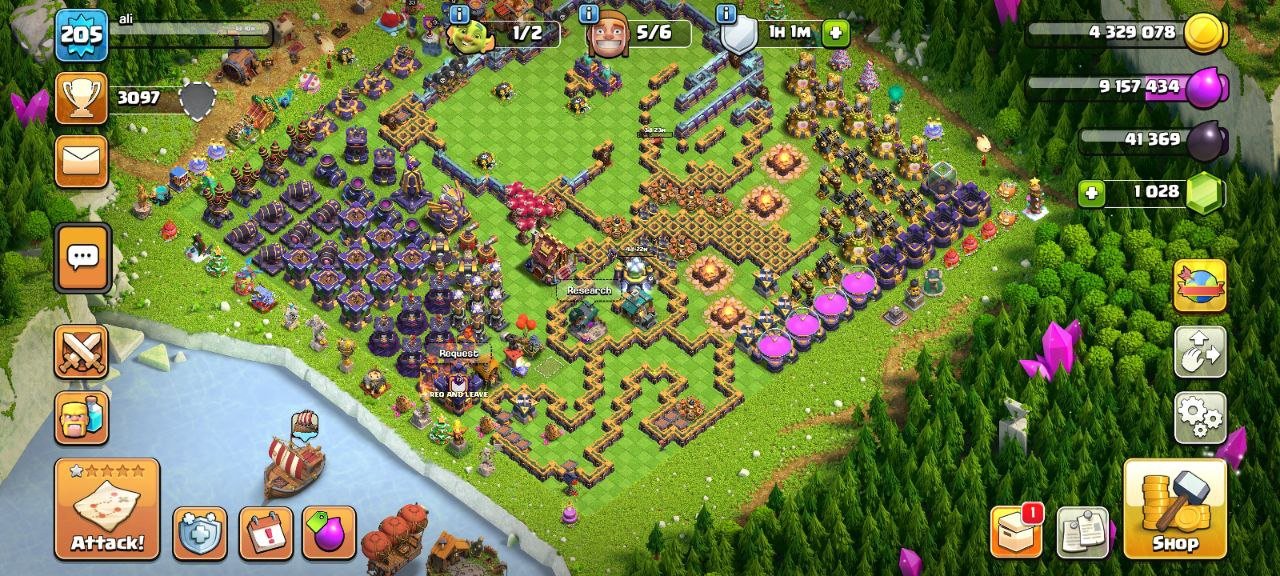The image size is (1280, 576).
Task: Open the crossed swords war menu
Action: tap(82, 351)
